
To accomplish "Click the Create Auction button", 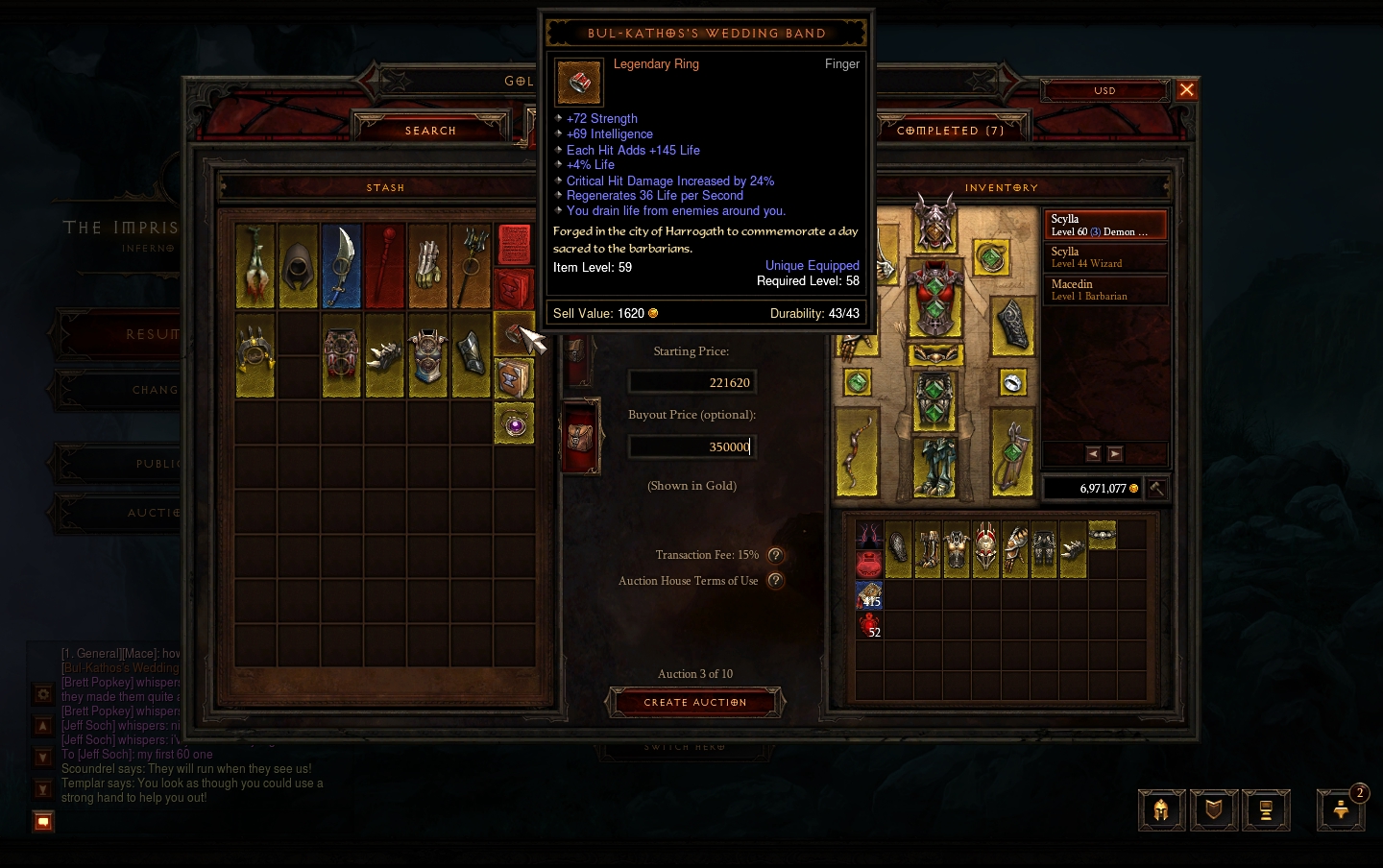I will pos(694,702).
